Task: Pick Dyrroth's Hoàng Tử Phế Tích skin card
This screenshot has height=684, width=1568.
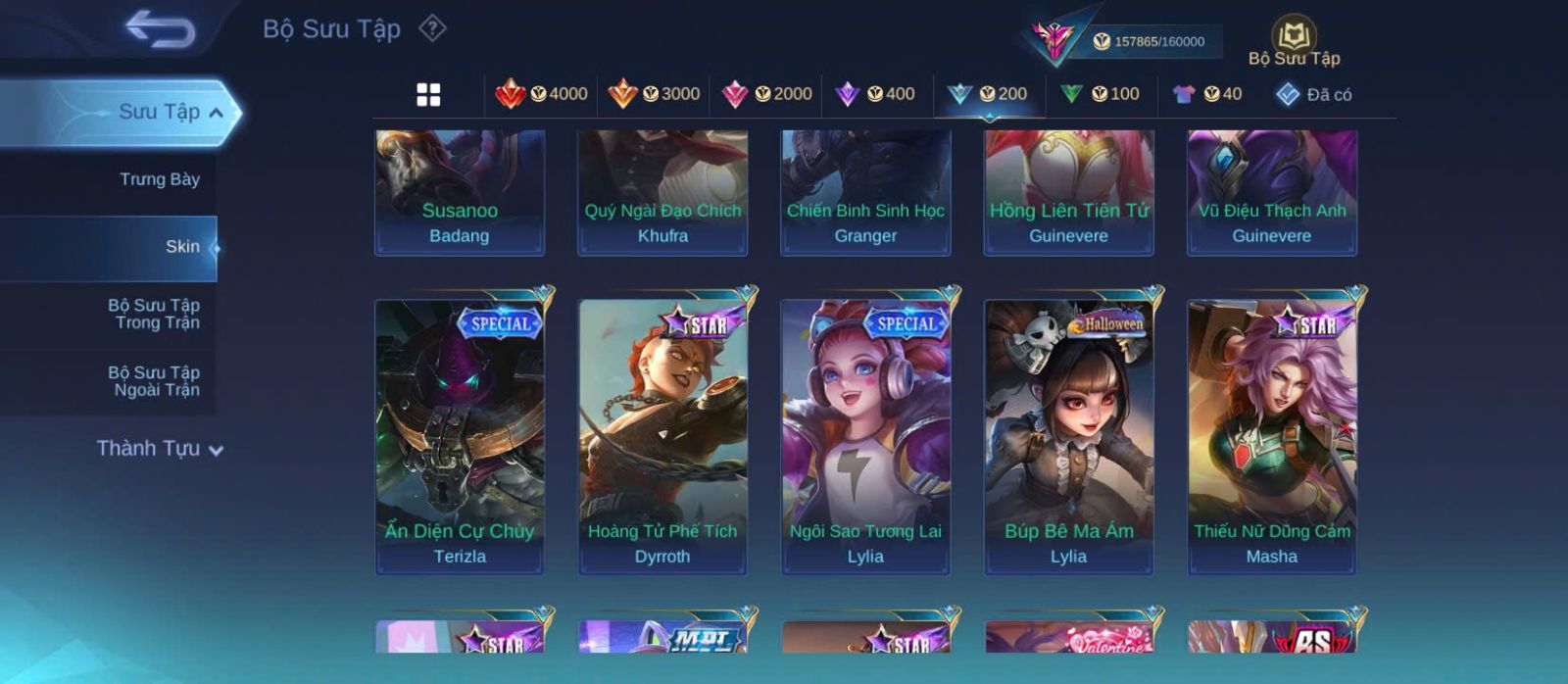Action: (x=662, y=436)
